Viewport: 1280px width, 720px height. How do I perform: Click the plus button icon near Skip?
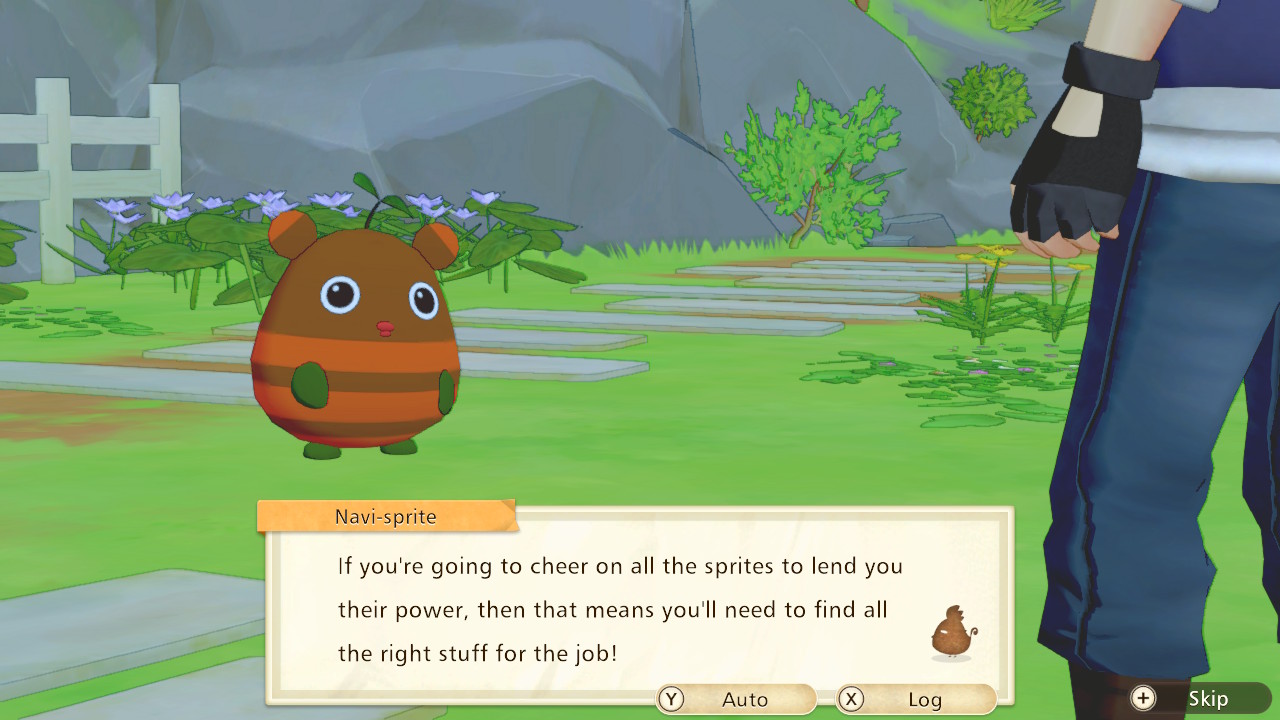[1142, 699]
